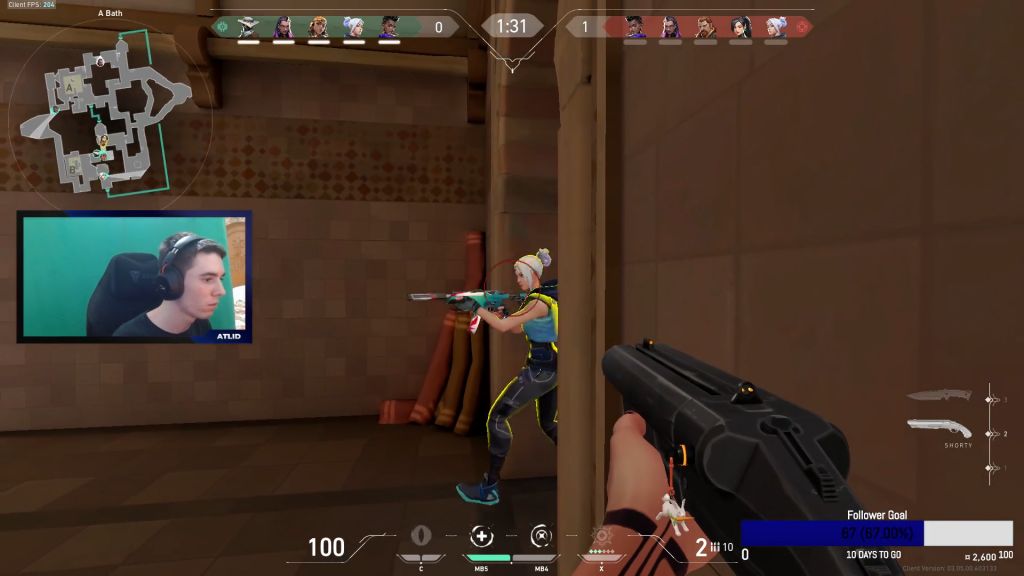The width and height of the screenshot is (1024, 576).
Task: Select the hat-wearing agent portrait on the green team
Action: (x=249, y=27)
